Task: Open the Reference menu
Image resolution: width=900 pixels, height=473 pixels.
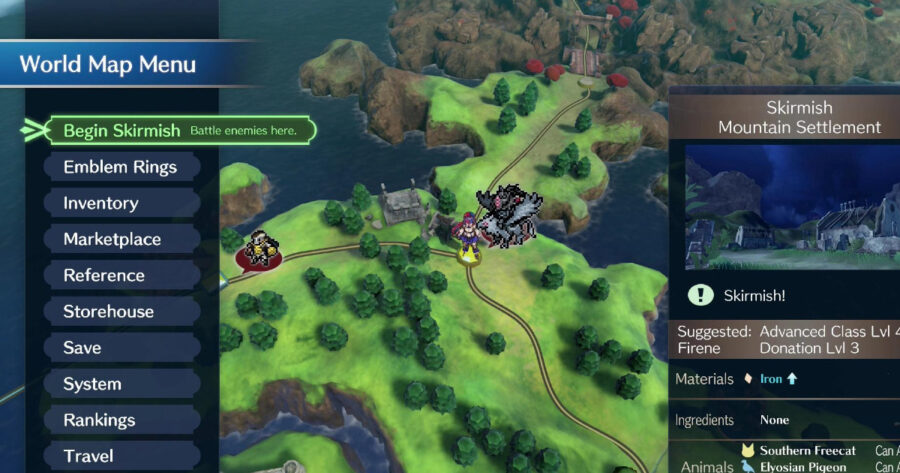Action: coord(104,275)
